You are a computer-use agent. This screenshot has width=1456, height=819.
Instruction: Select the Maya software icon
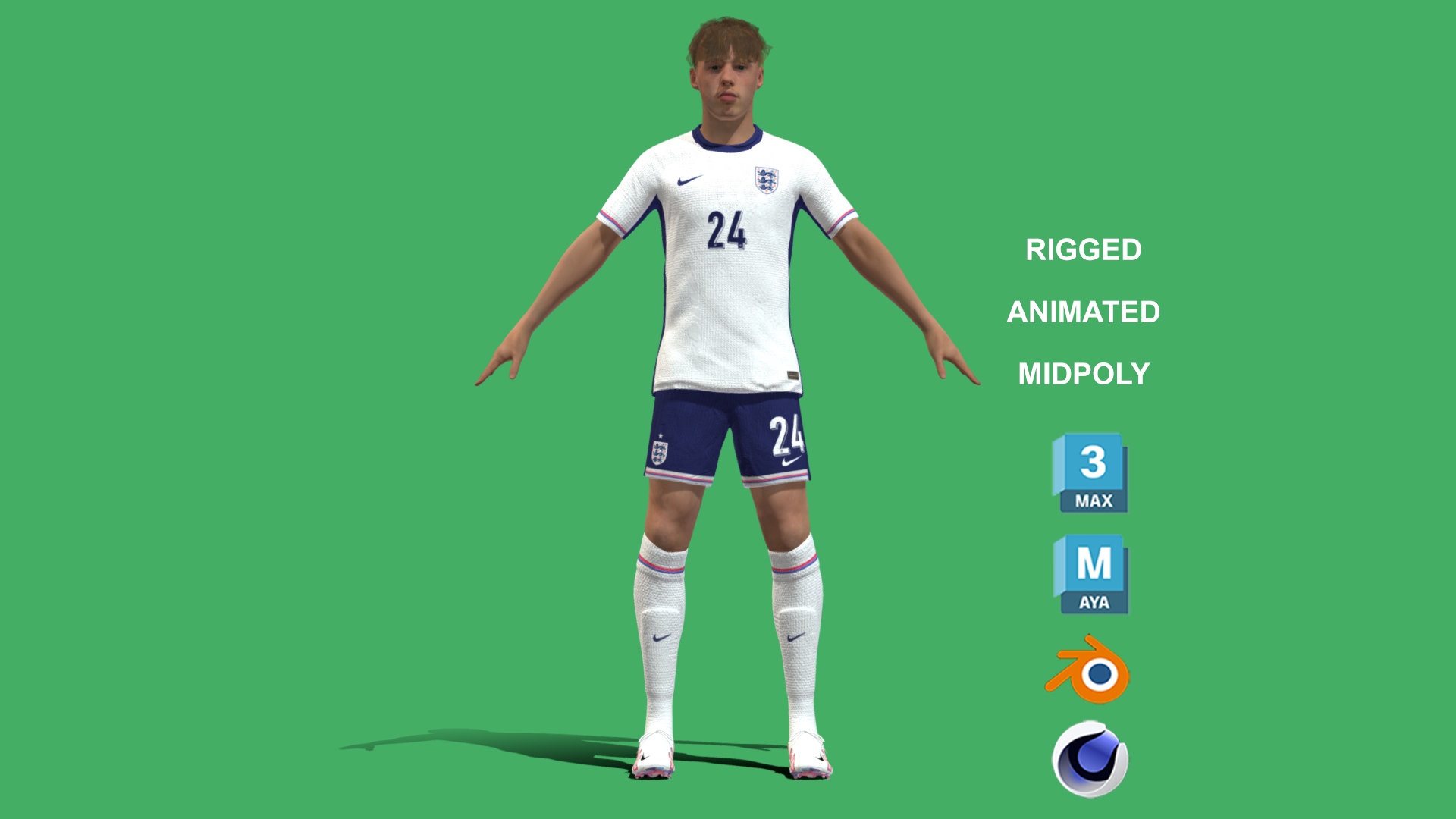pyautogui.click(x=1090, y=574)
